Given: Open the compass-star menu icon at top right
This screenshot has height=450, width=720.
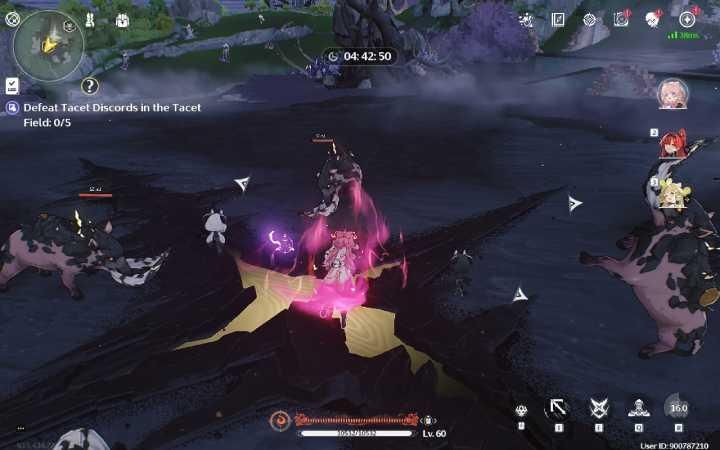Looking at the screenshot, I should point(687,19).
